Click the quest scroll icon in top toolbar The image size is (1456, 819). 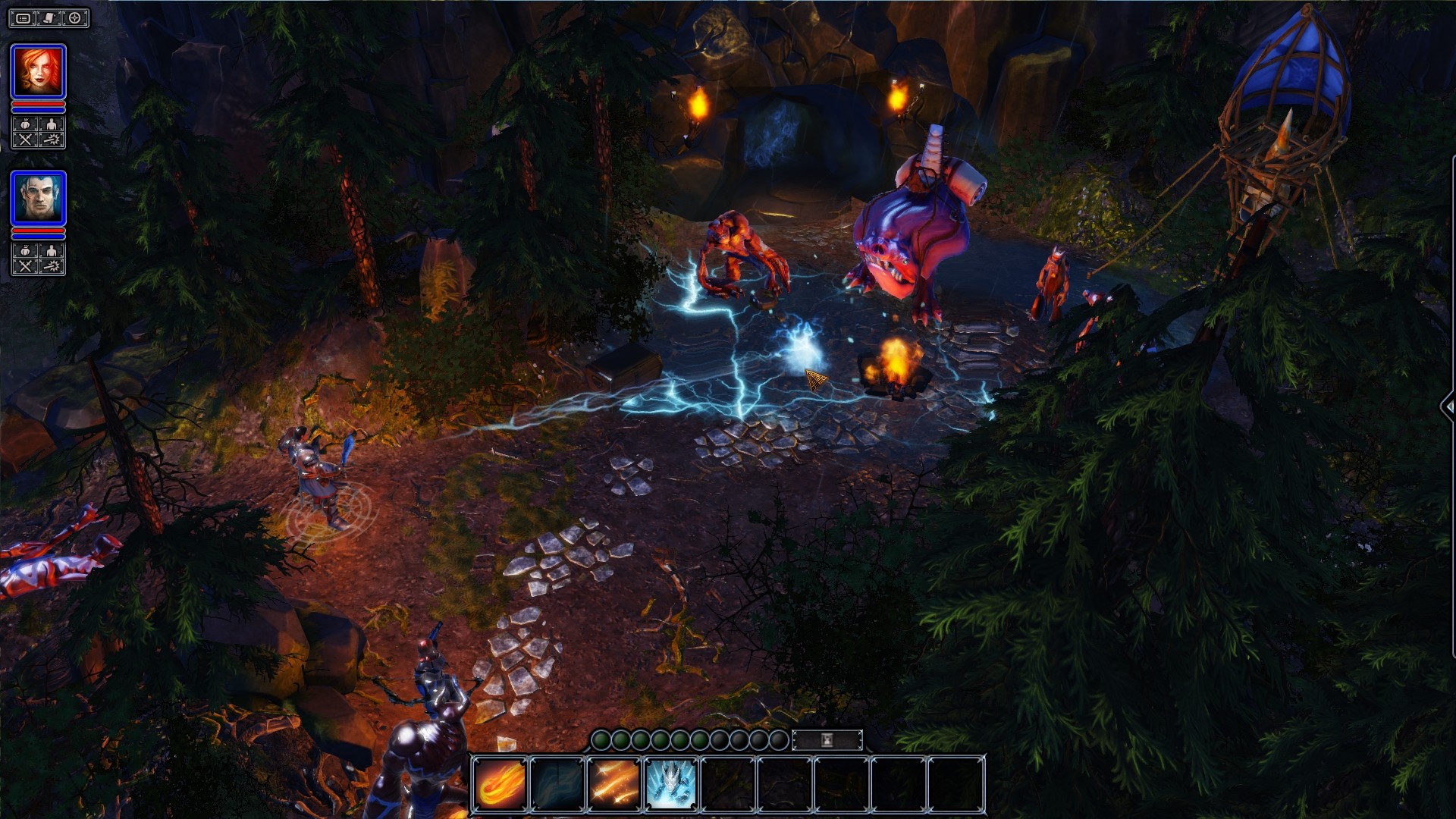click(47, 18)
